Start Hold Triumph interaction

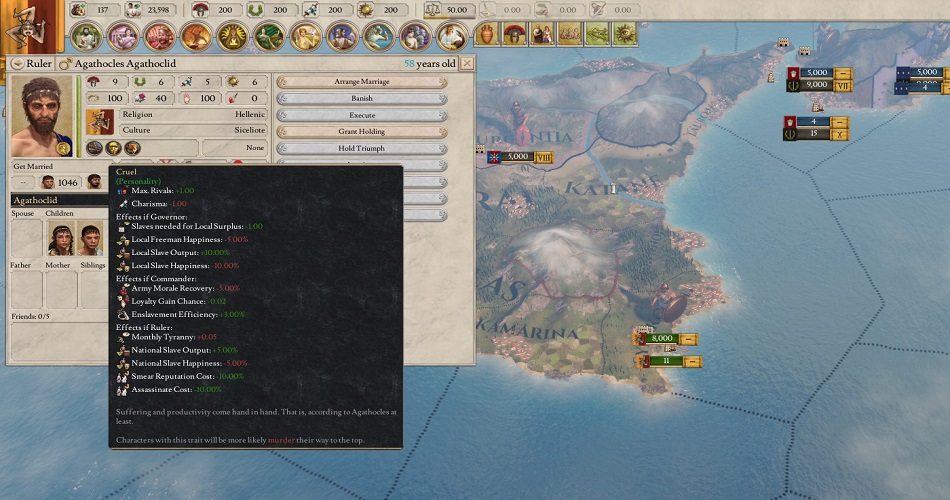tap(361, 148)
